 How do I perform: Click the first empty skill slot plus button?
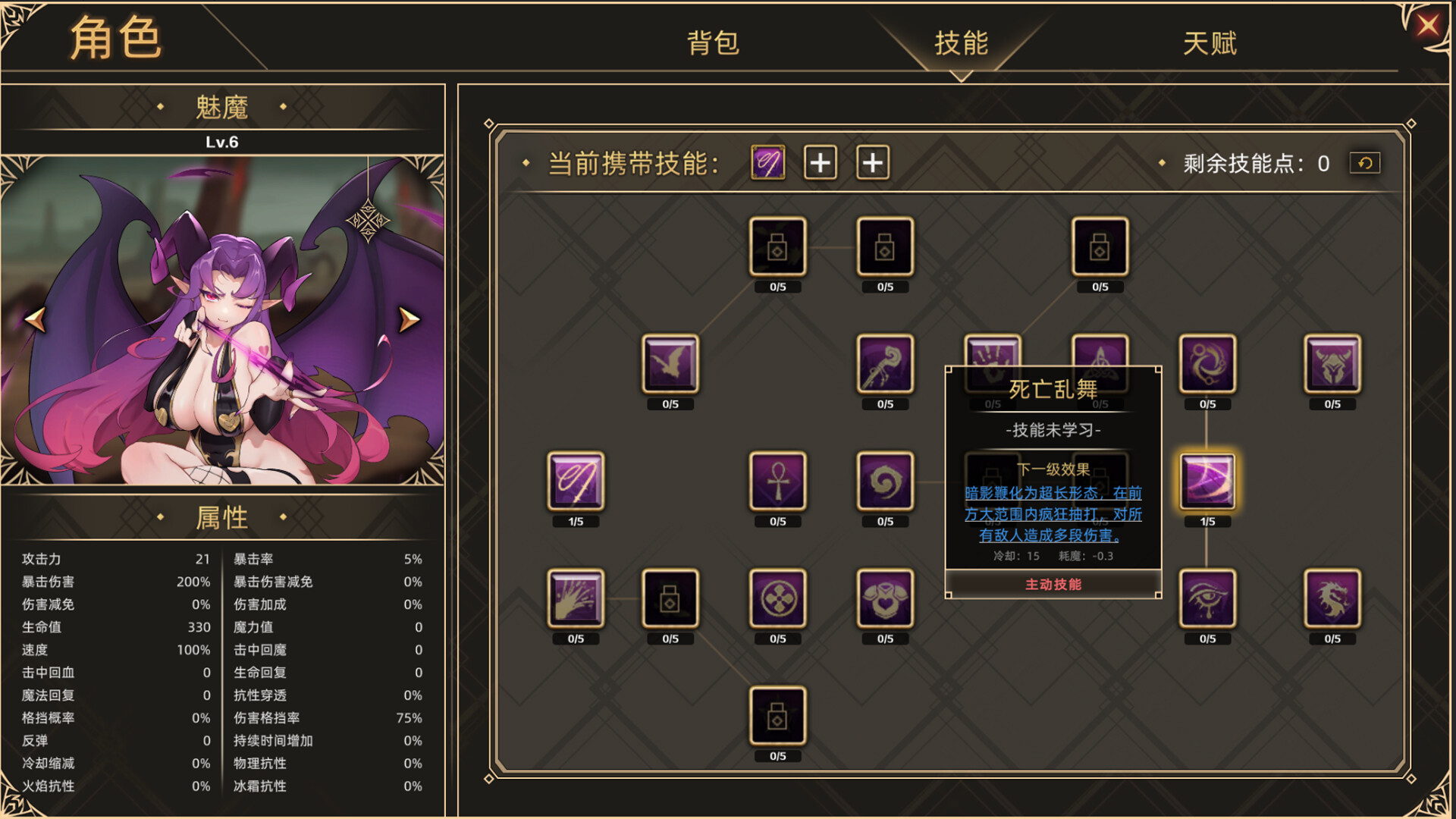820,162
